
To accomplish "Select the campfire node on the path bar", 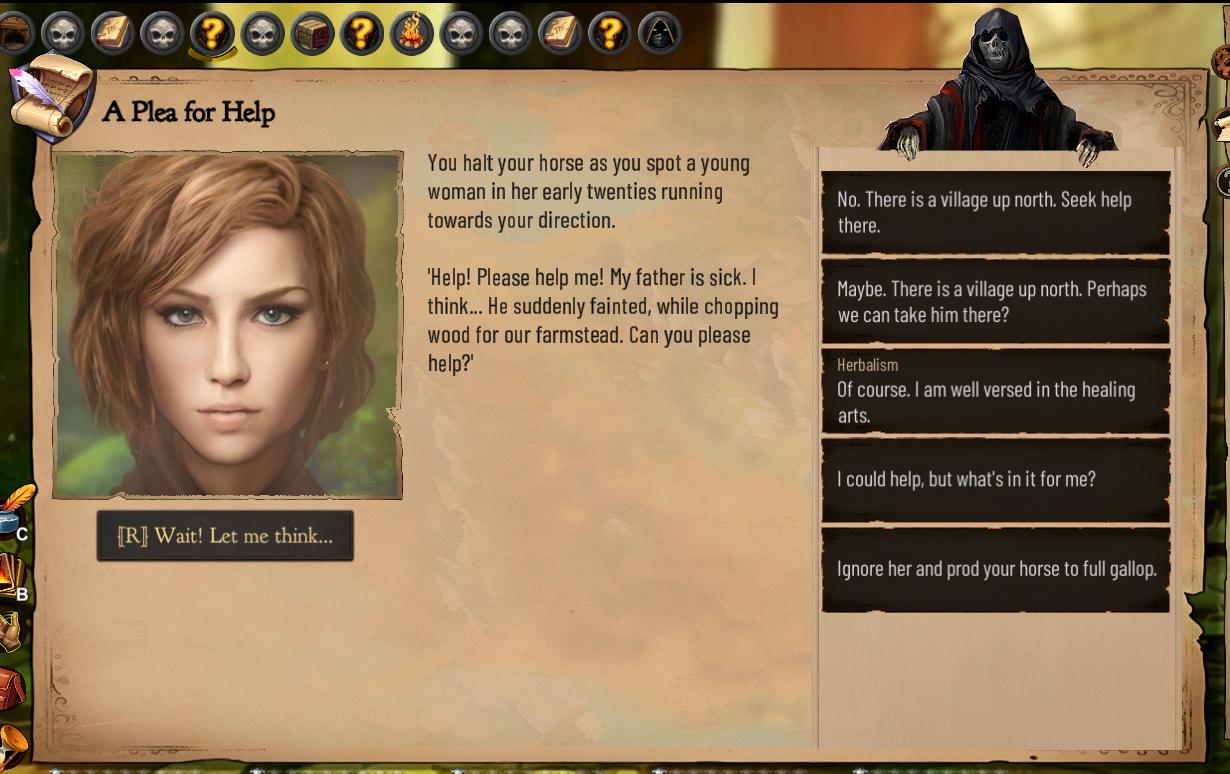I will click(x=410, y=33).
